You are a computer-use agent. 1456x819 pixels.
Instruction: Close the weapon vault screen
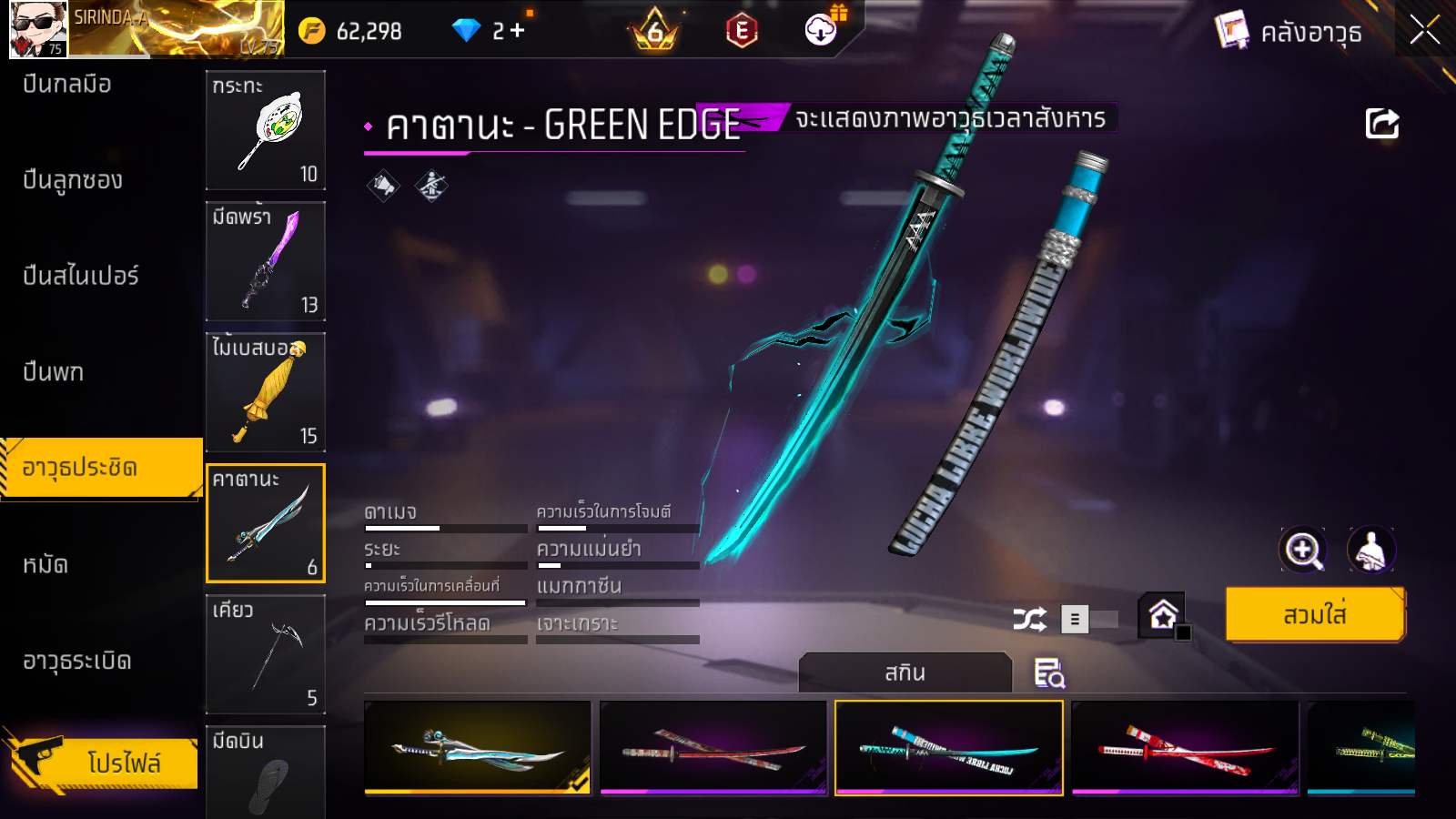(1424, 31)
